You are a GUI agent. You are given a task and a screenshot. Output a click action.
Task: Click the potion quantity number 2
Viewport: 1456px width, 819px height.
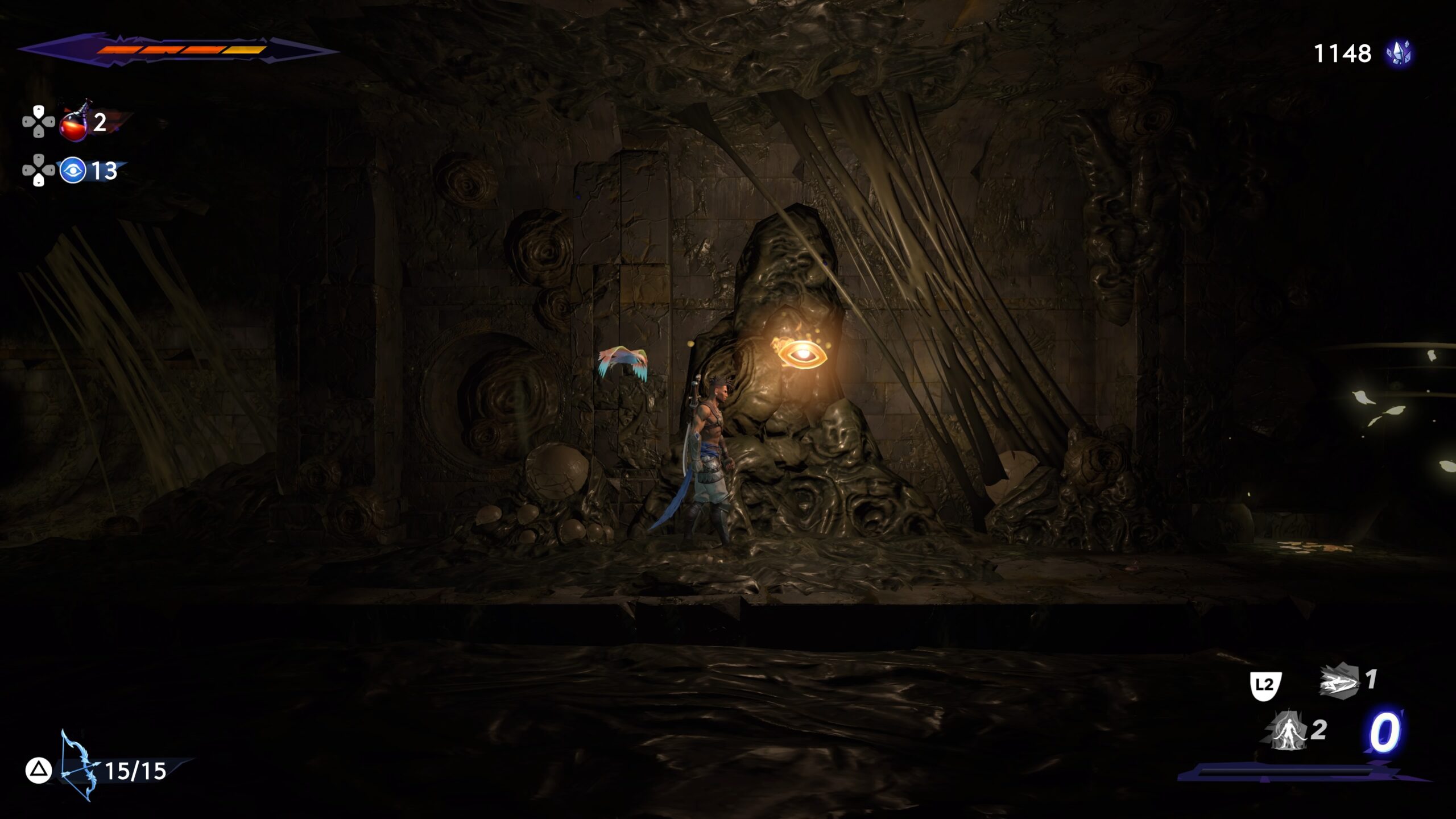click(x=101, y=121)
